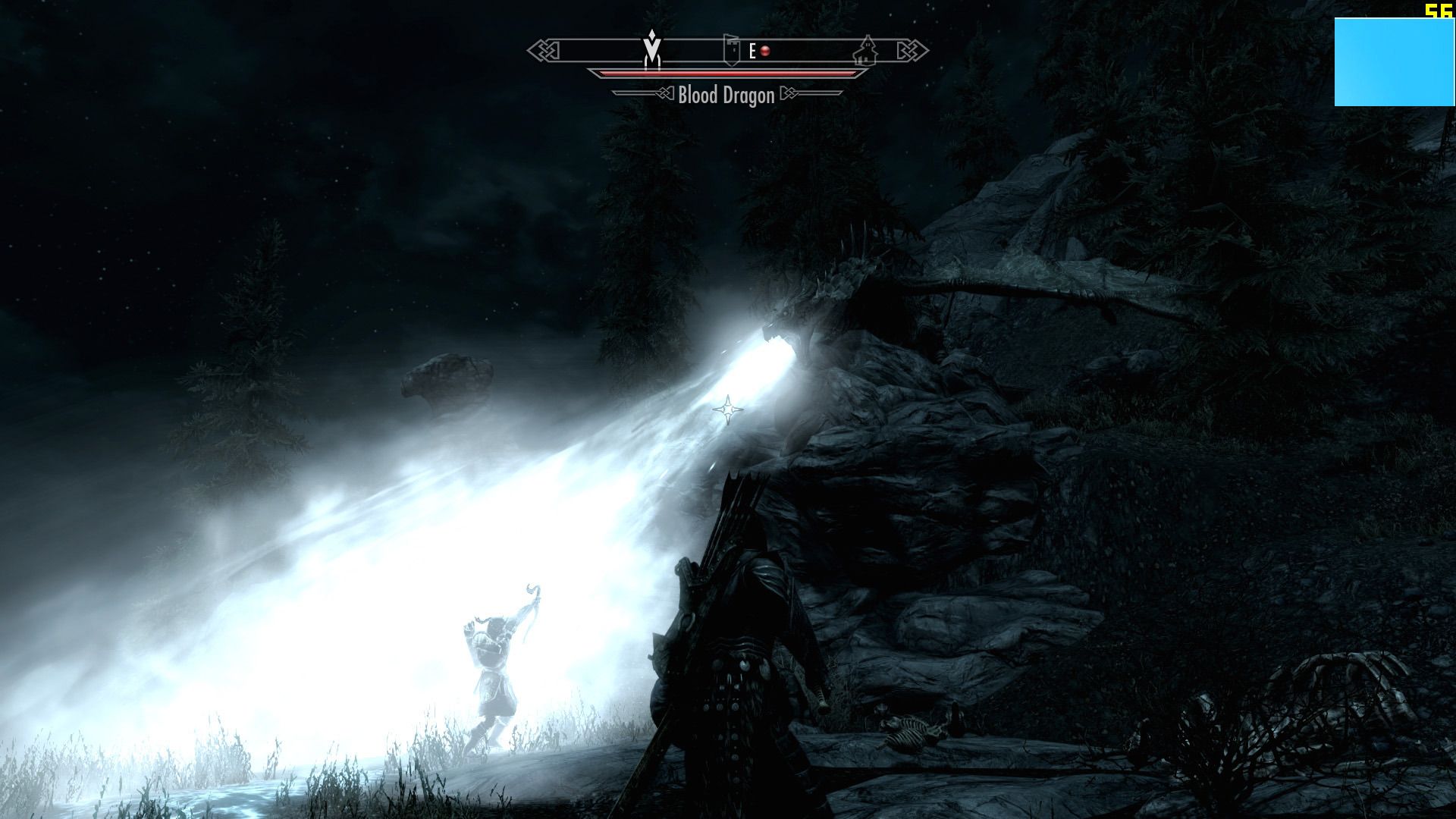Select the fort tower marker on the compass
This screenshot has width=1456, height=819.
coord(730,50)
